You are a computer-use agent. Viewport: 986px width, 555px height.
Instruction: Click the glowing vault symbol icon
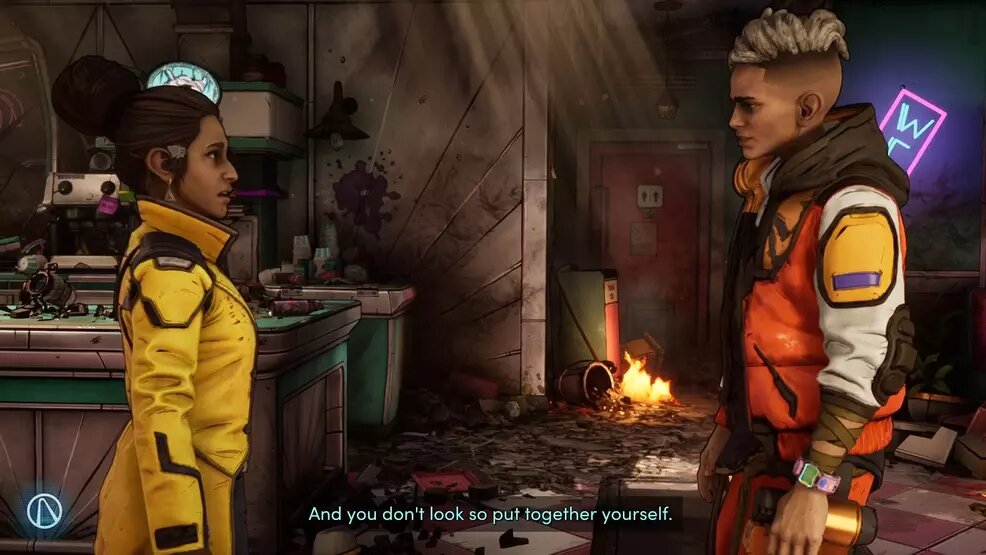pos(44,511)
